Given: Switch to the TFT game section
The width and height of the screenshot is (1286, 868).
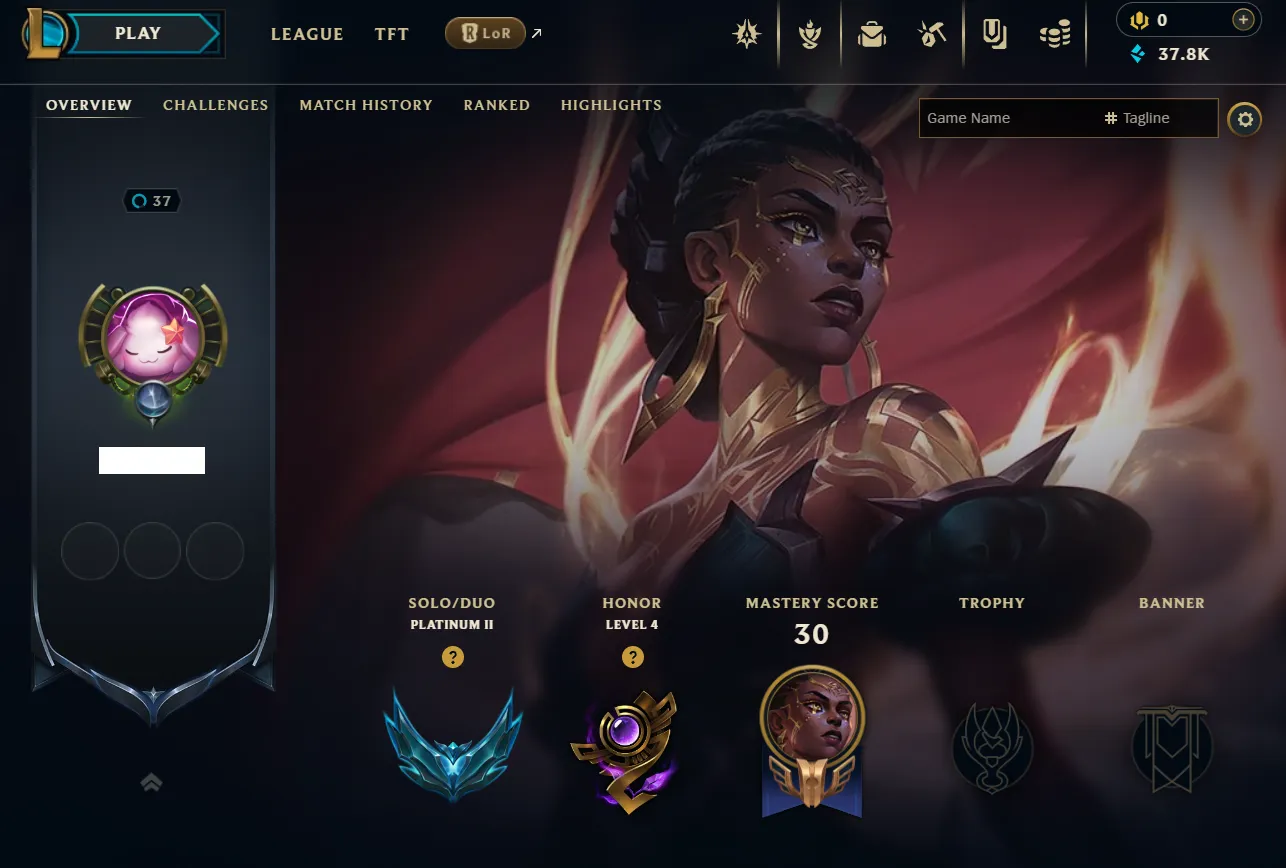Looking at the screenshot, I should [x=392, y=34].
